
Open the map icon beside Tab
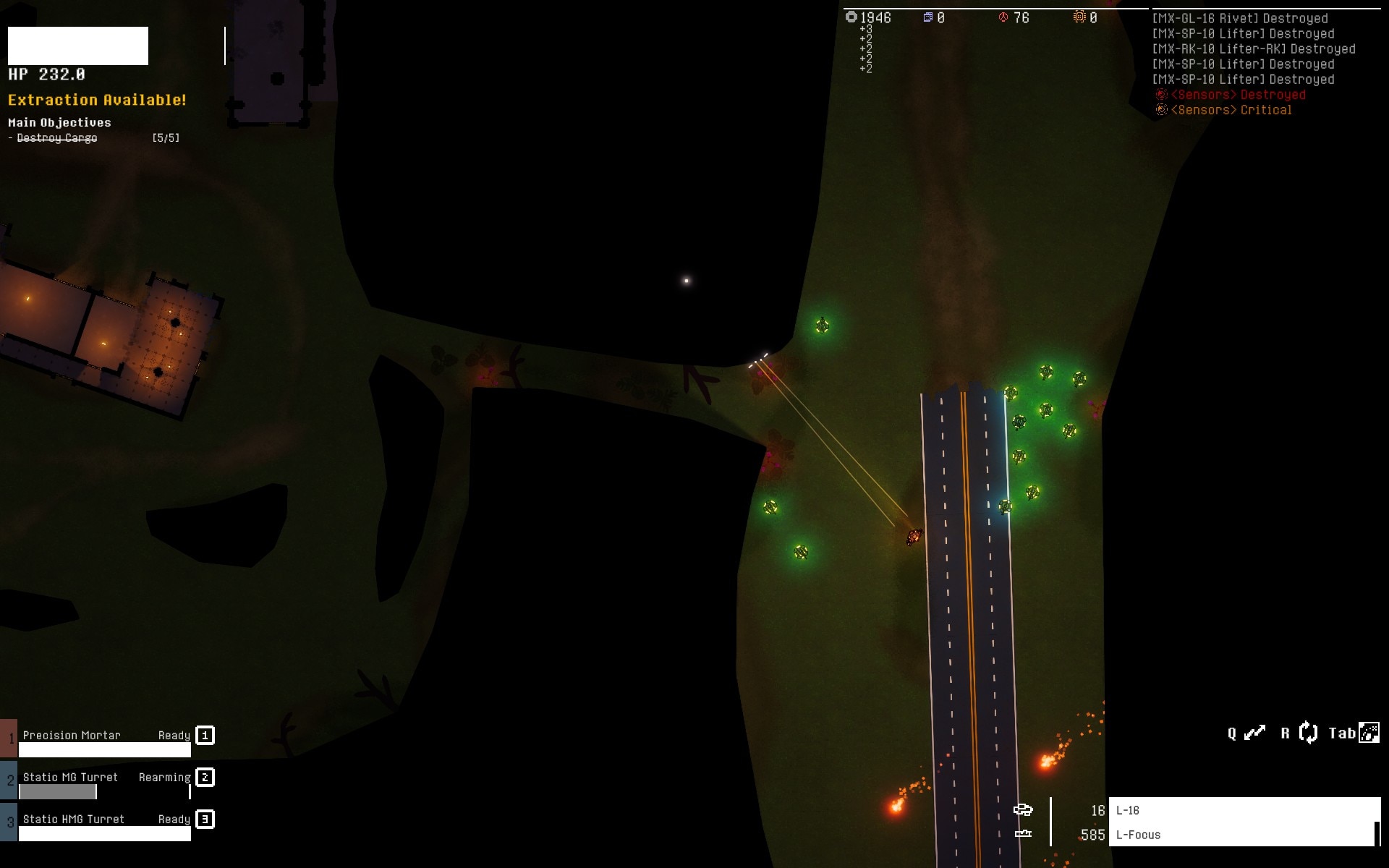[x=1369, y=733]
